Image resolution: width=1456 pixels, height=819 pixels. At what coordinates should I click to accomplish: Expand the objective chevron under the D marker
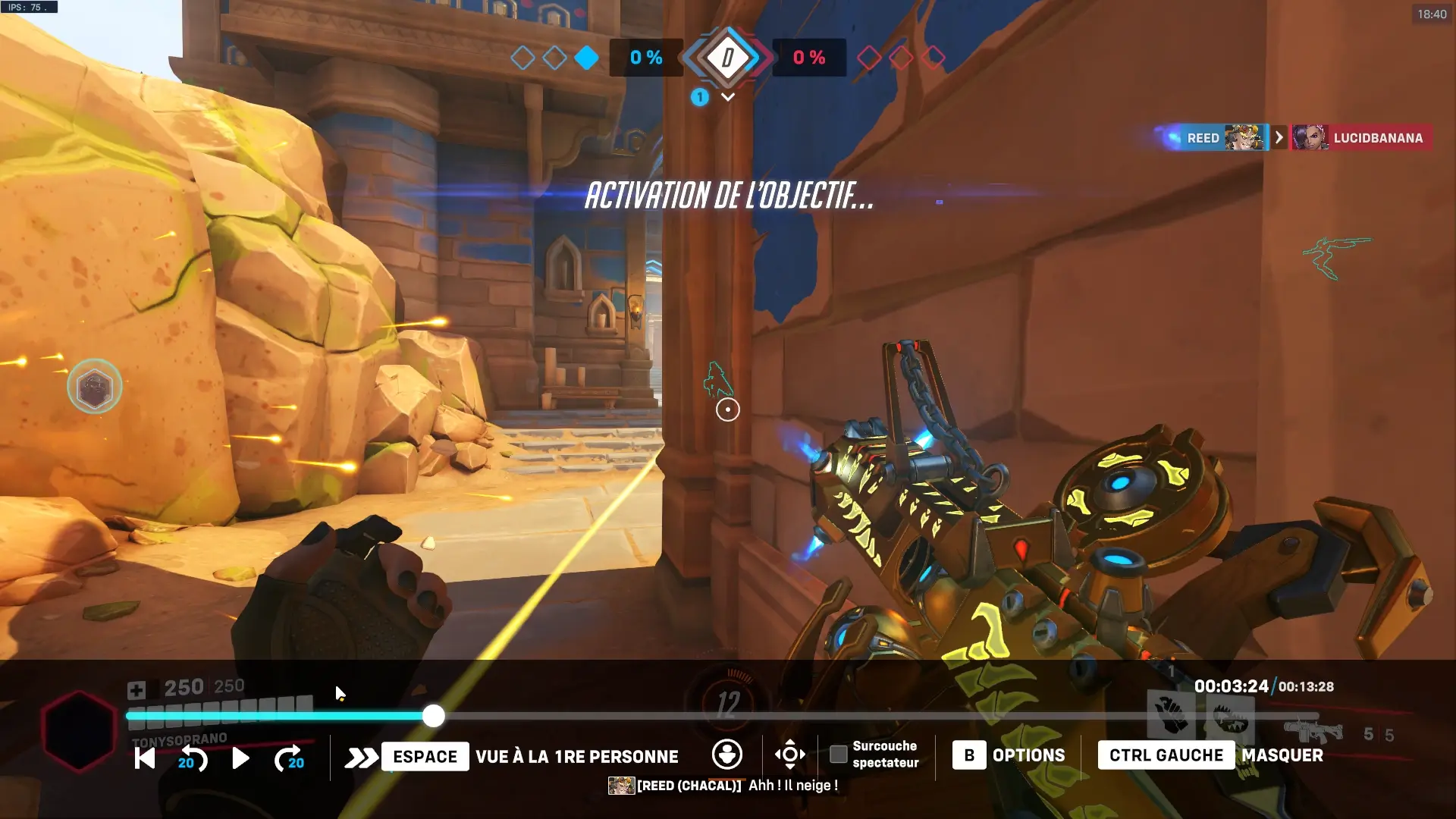click(728, 97)
